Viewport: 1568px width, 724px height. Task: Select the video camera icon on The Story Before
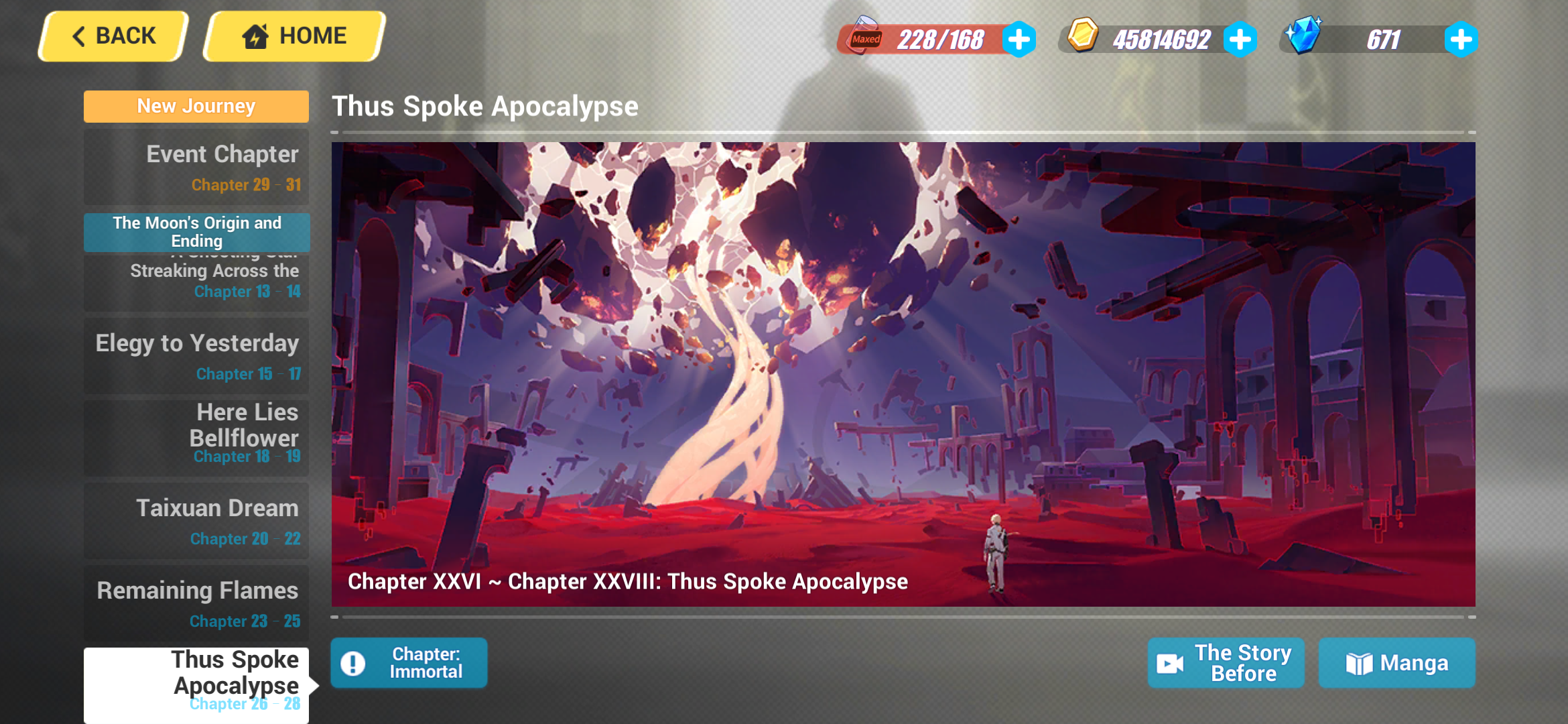(1170, 663)
